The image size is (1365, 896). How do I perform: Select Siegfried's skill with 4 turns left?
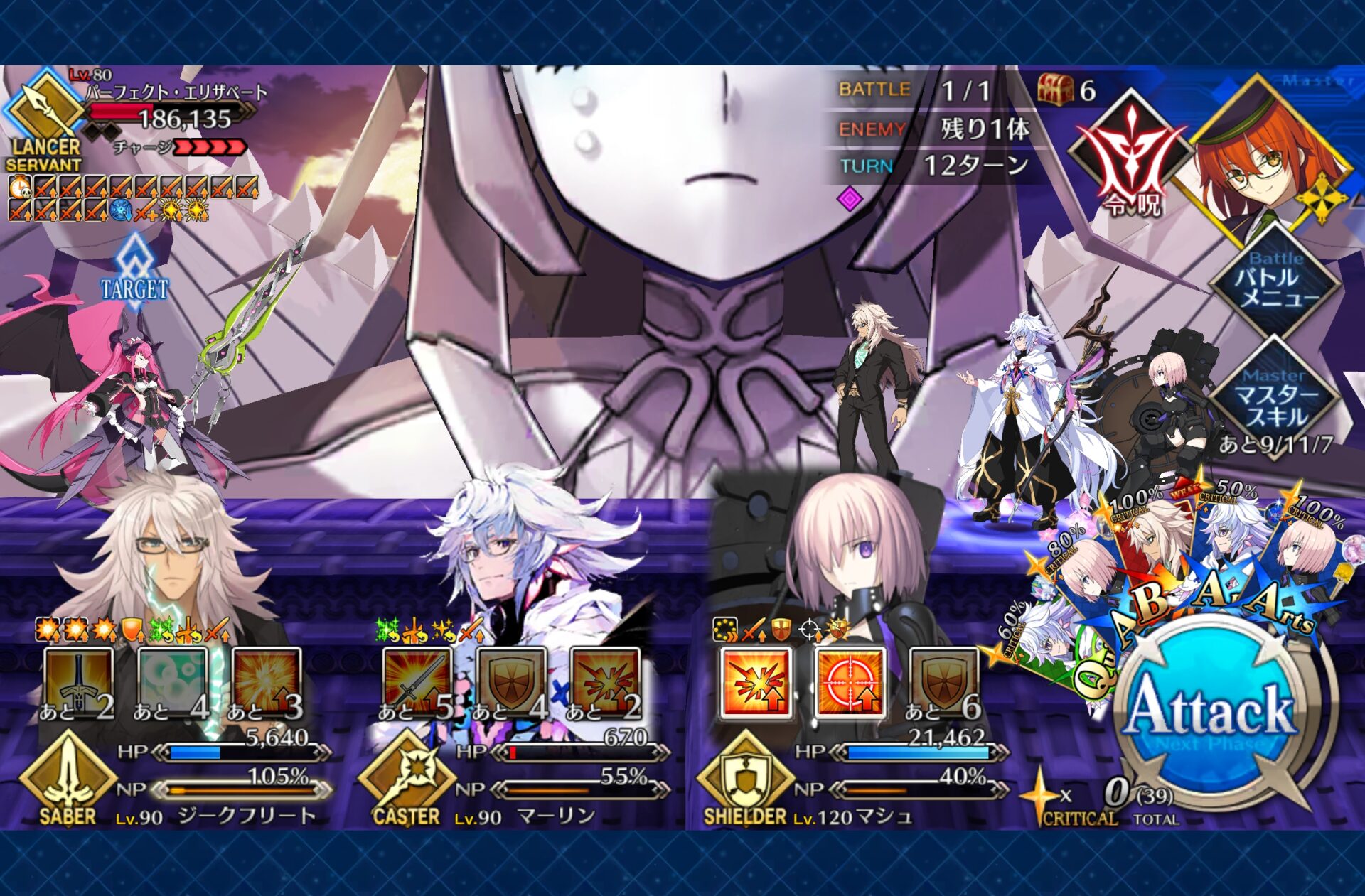172,682
